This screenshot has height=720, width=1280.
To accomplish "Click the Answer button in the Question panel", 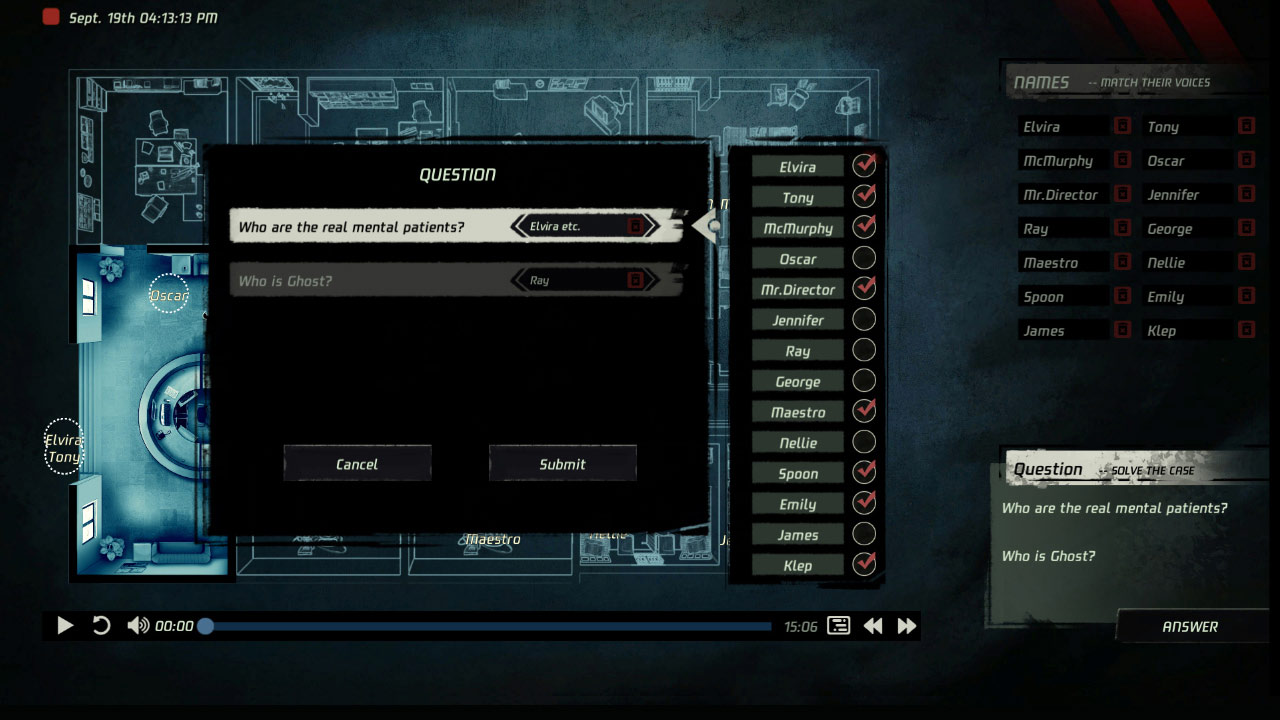I will click(x=1190, y=626).
